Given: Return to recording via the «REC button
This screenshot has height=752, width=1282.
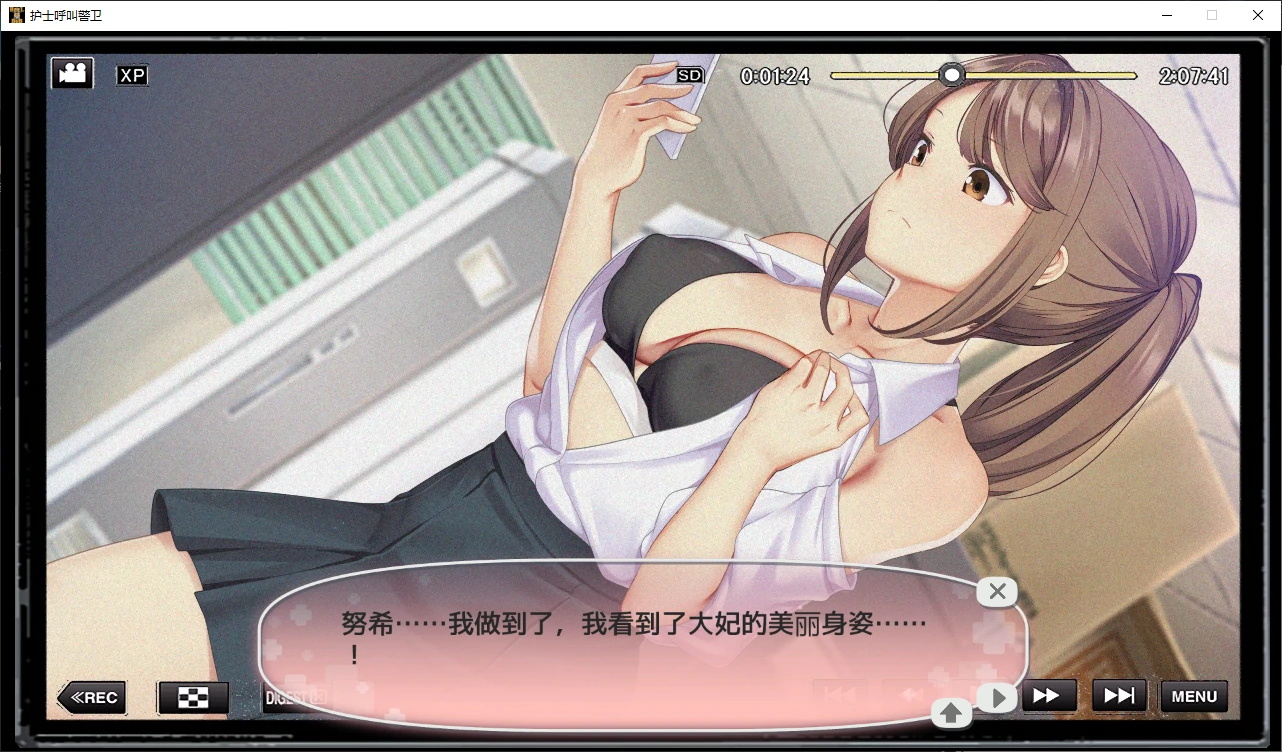Looking at the screenshot, I should click(90, 697).
